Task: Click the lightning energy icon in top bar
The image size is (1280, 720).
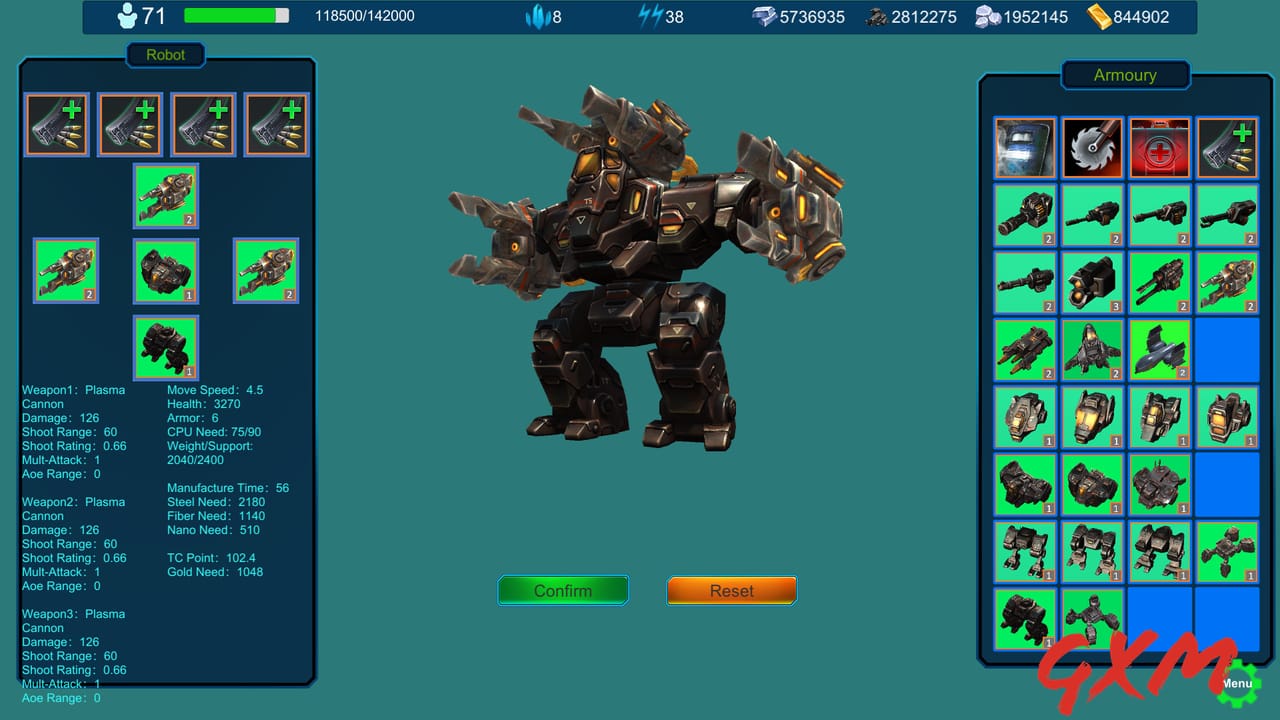Action: pyautogui.click(x=649, y=15)
